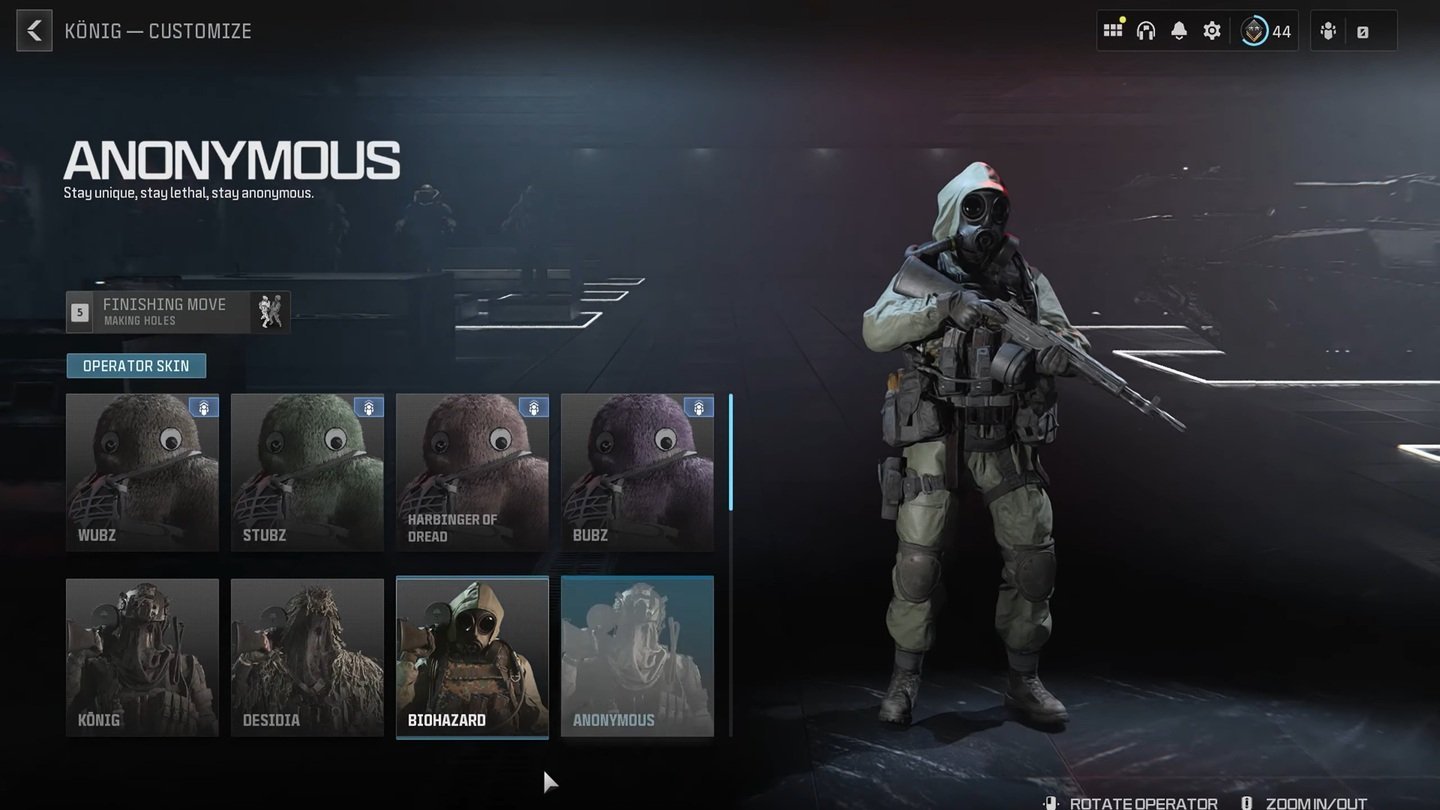Choose the Desidia ghillie skin
The width and height of the screenshot is (1440, 810).
(x=307, y=657)
